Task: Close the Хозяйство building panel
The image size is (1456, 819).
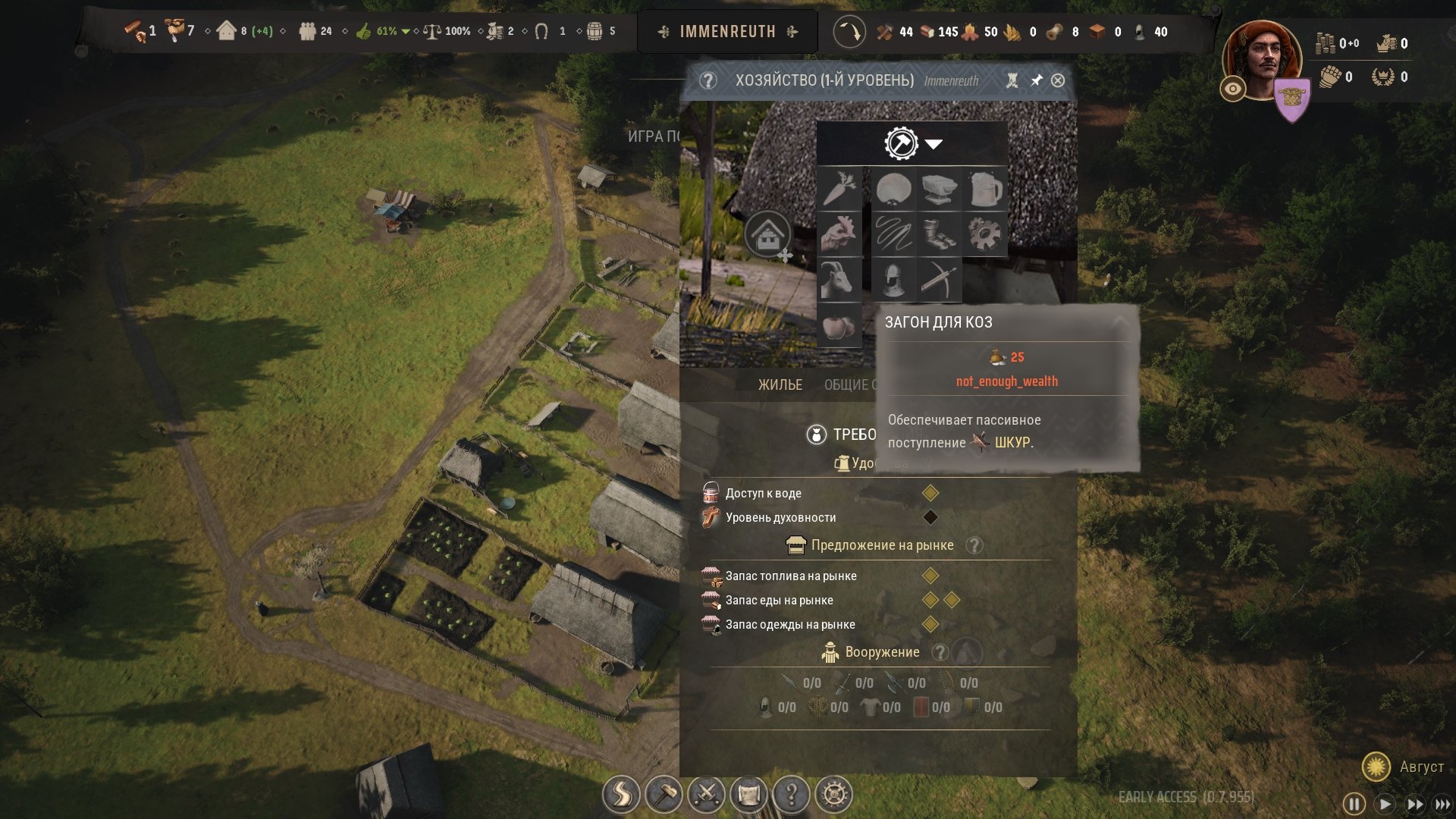Action: tap(1058, 80)
